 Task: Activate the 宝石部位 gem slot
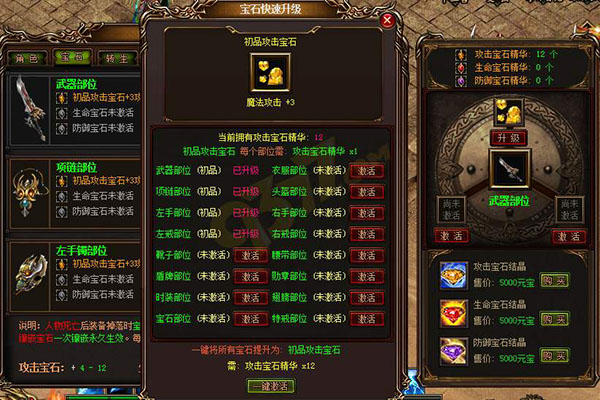(x=251, y=319)
